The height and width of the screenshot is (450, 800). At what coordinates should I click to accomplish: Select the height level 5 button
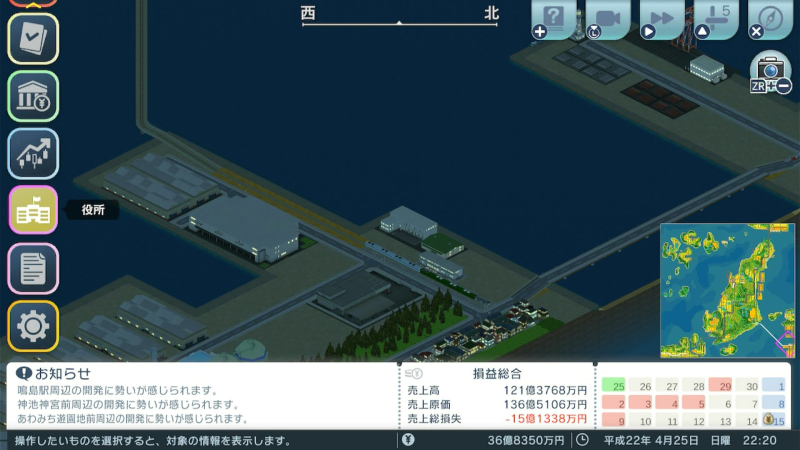(716, 18)
